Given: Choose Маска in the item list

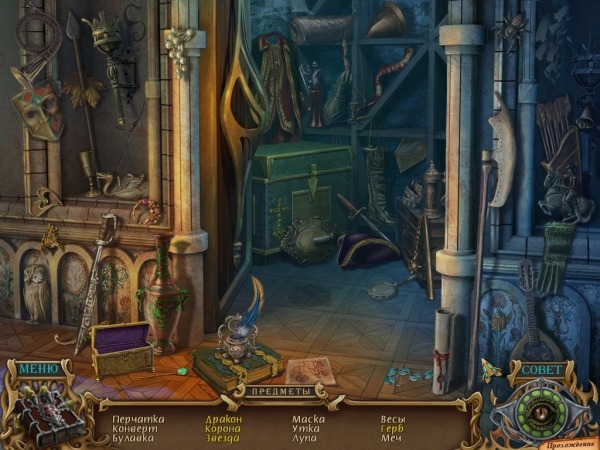Looking at the screenshot, I should tap(308, 419).
